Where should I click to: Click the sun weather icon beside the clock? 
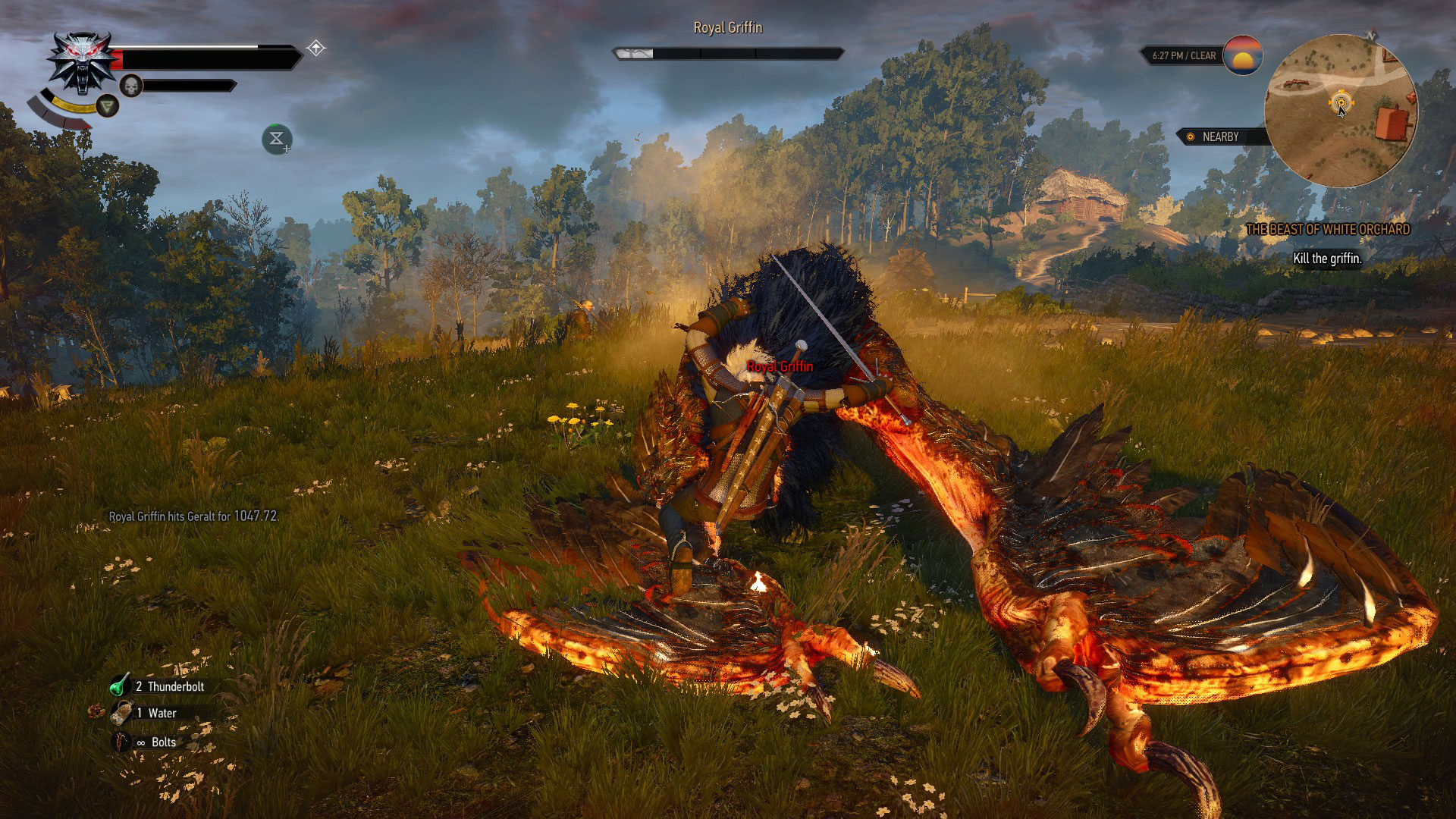1243,56
